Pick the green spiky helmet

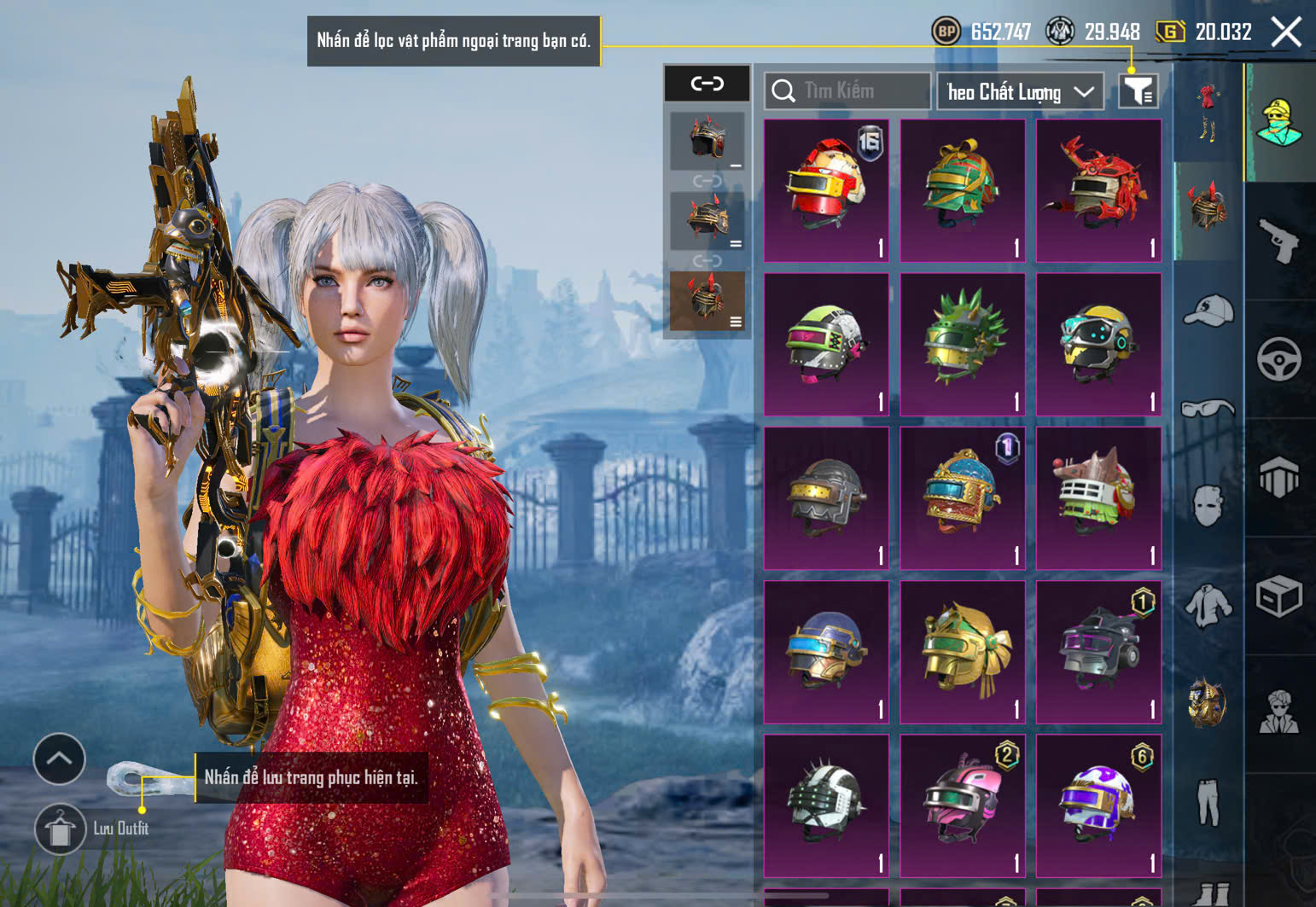[x=962, y=344]
